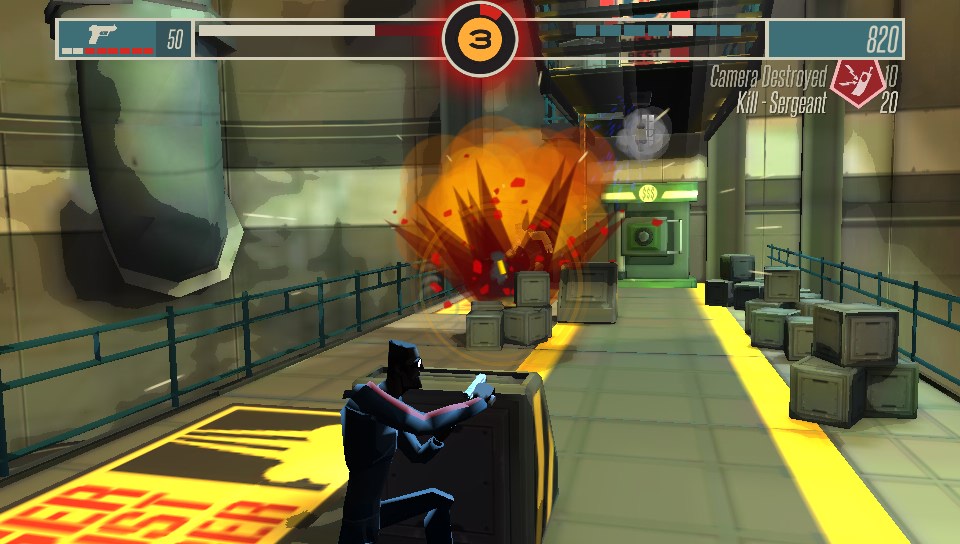The image size is (960, 544).
Task: Click the DEFCON level 3 indicator
Action: pyautogui.click(x=480, y=38)
